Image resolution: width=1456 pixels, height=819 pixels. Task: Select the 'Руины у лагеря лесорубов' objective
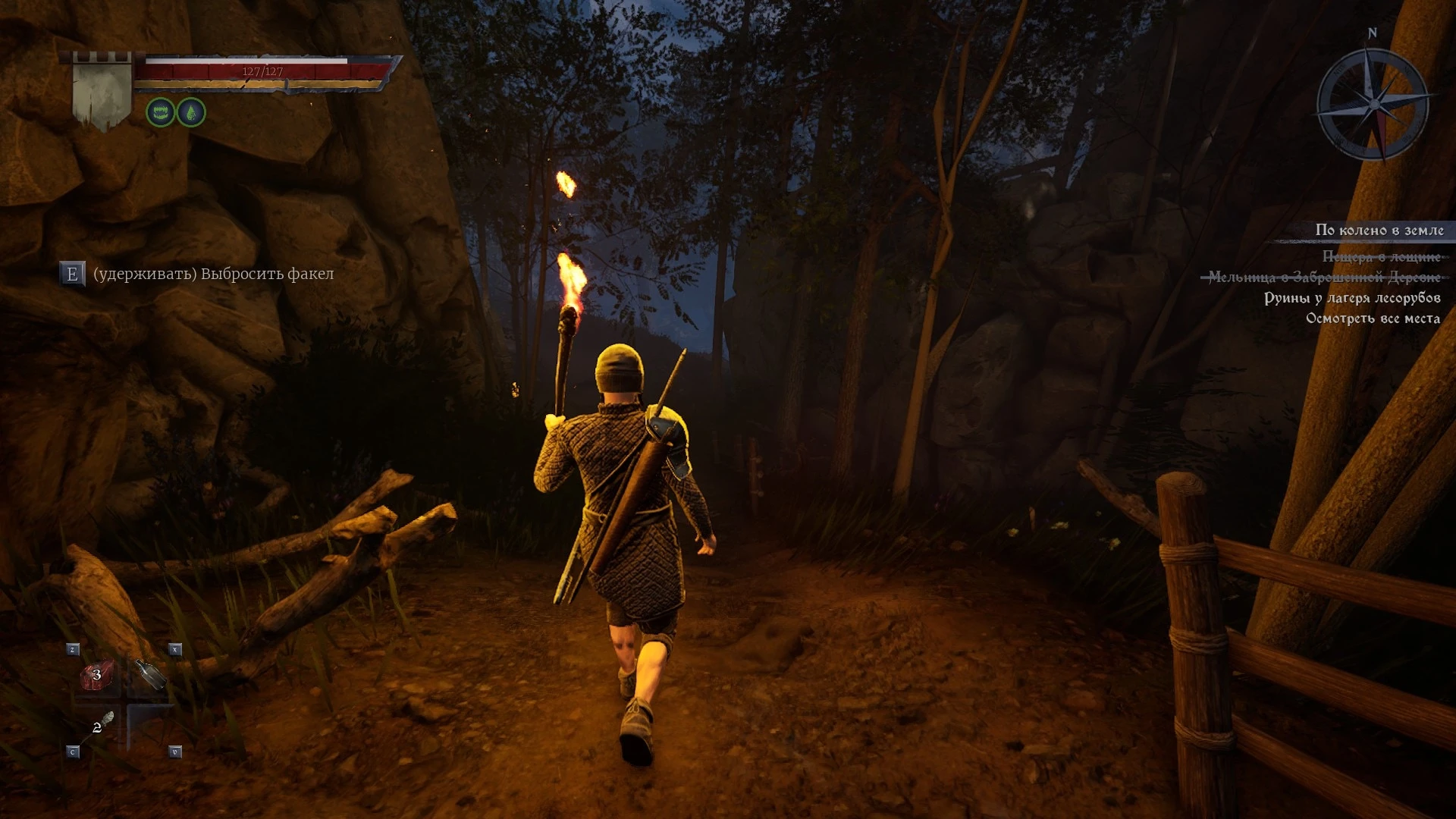tap(1351, 298)
